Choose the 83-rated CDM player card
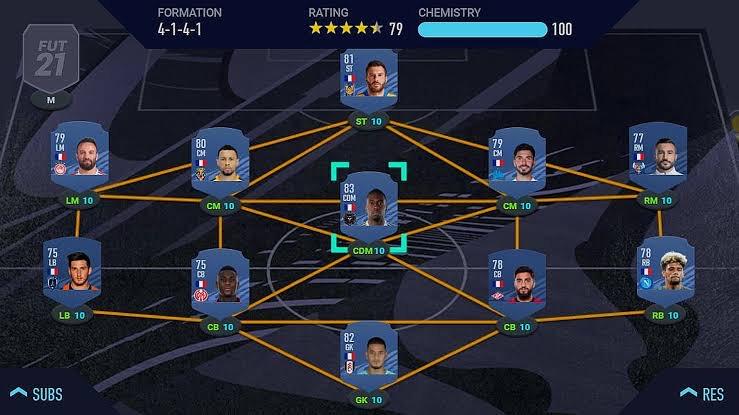The height and width of the screenshot is (415, 739). [368, 207]
